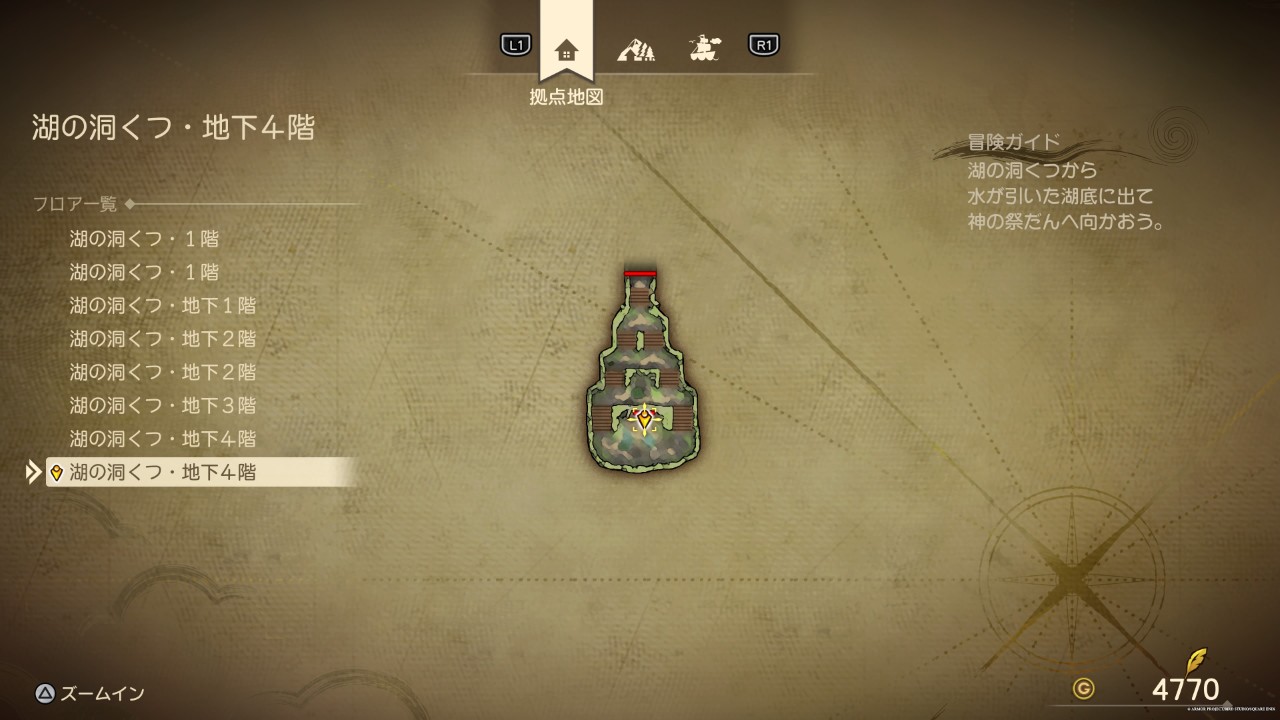Click the player position marker on the map
Image resolution: width=1280 pixels, height=720 pixels.
pyautogui.click(x=645, y=418)
